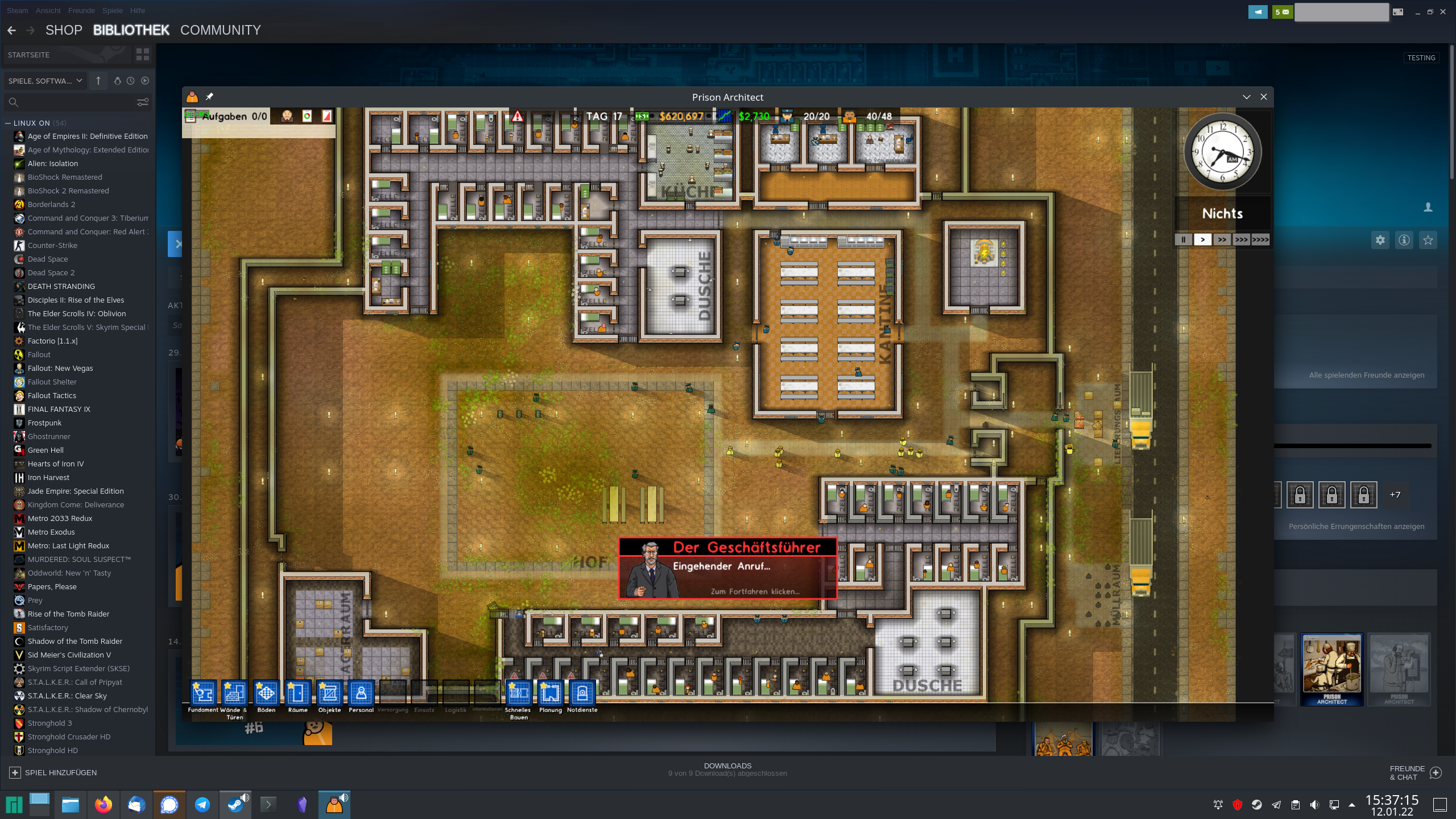Click the warning triangle alert icon

[516, 116]
